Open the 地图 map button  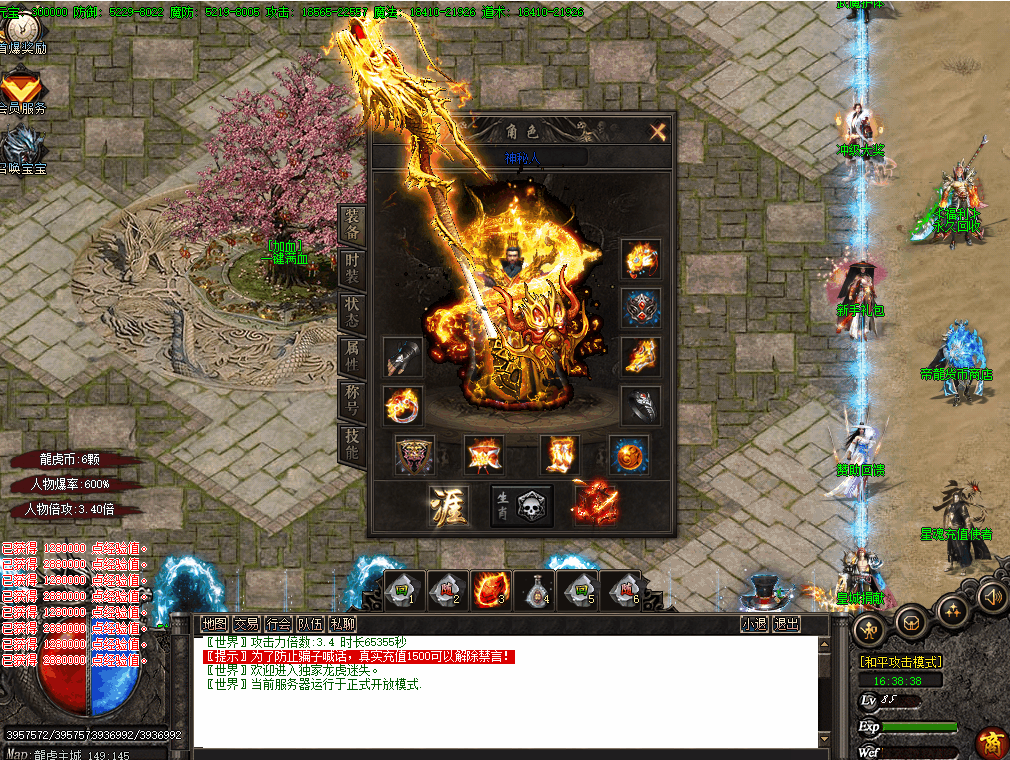[x=214, y=624]
